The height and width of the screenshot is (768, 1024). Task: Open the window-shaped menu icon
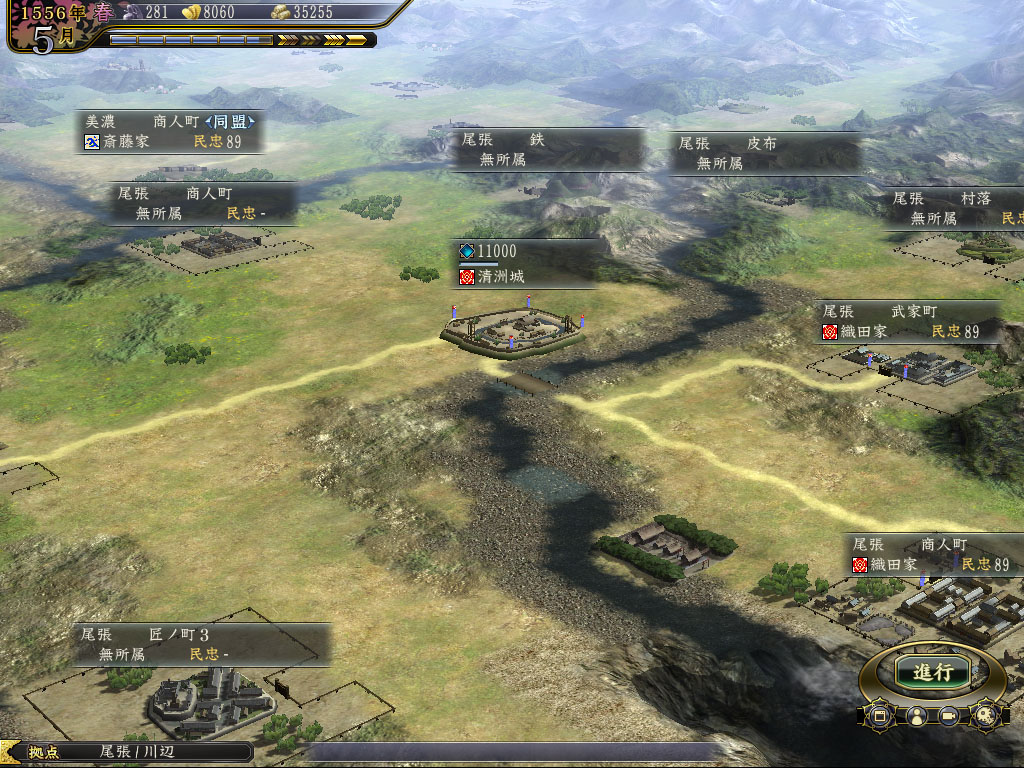tap(880, 715)
